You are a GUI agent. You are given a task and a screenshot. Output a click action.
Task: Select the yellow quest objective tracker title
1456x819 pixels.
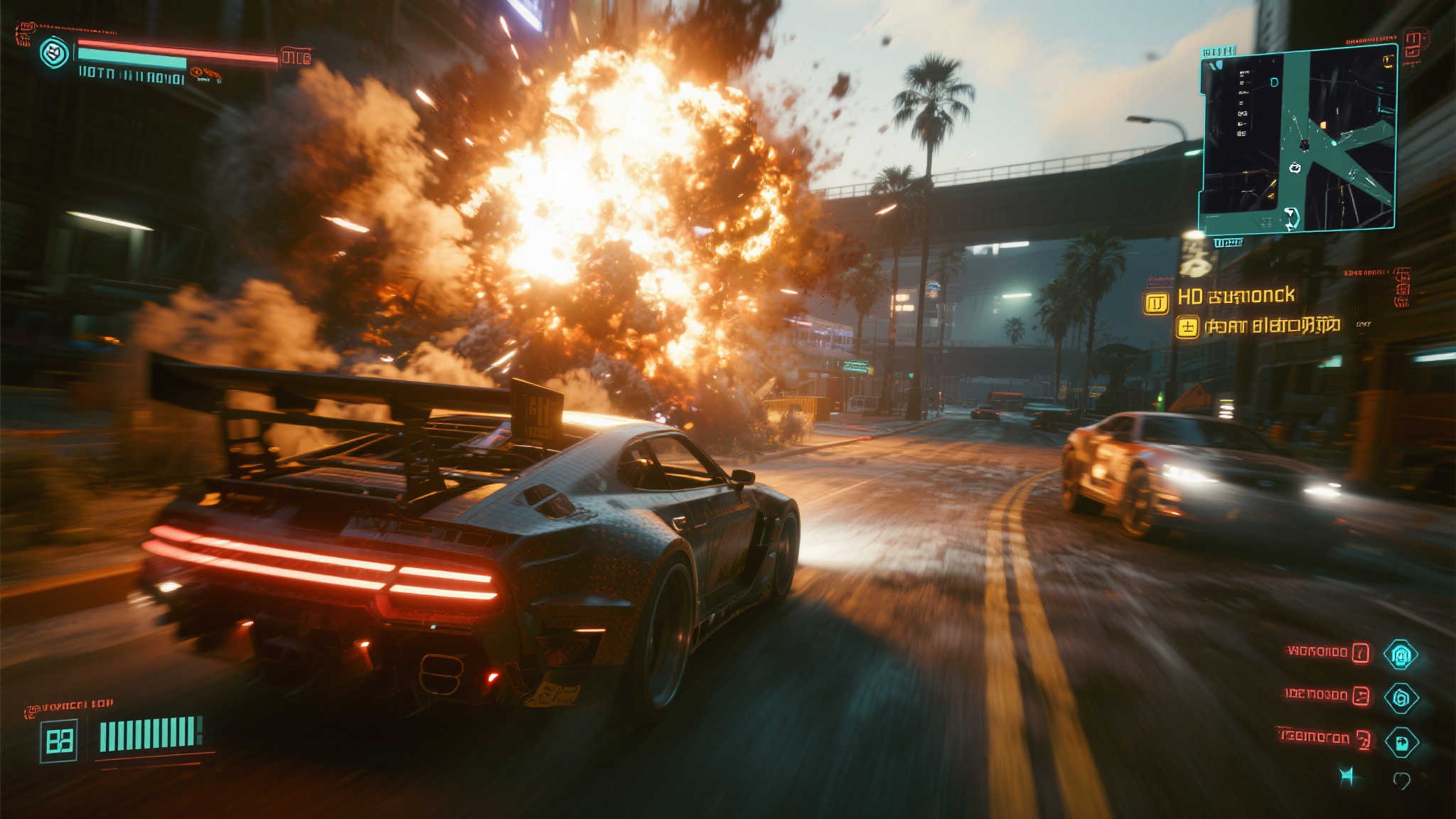1236,296
